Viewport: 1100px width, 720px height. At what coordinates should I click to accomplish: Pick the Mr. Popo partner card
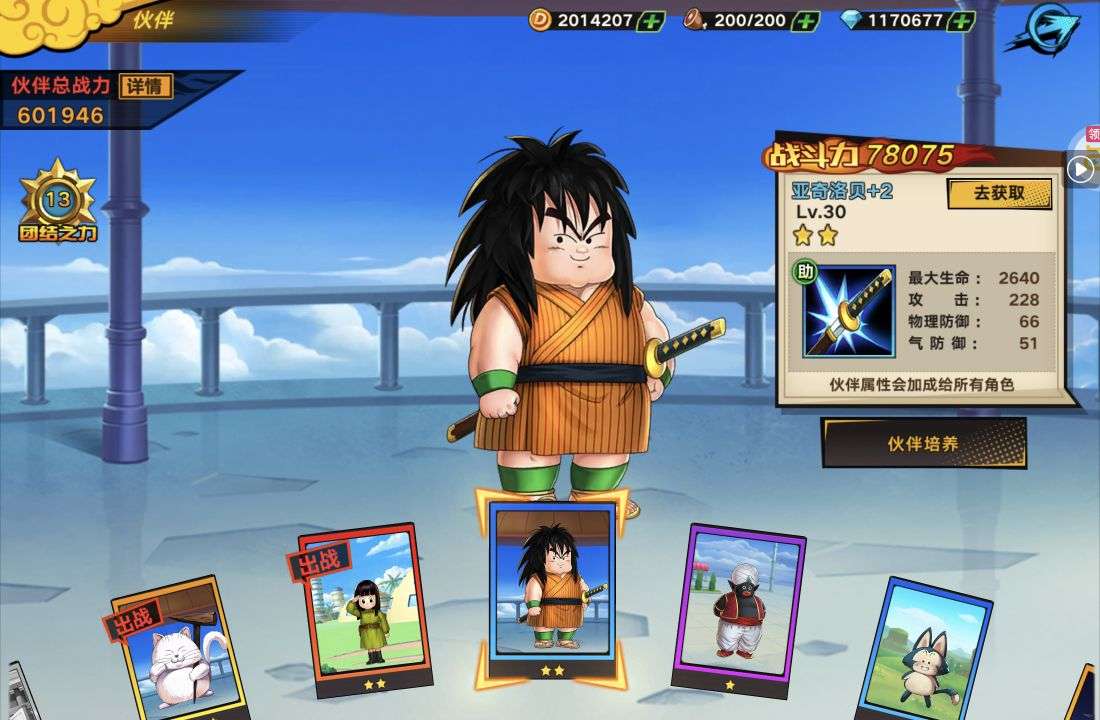pyautogui.click(x=741, y=603)
